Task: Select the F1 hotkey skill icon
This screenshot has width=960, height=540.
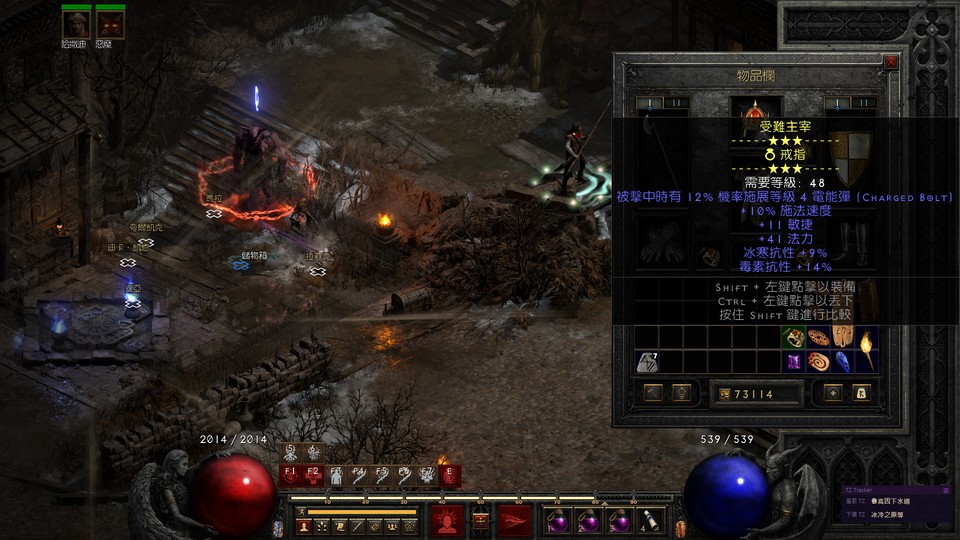Action: click(290, 476)
